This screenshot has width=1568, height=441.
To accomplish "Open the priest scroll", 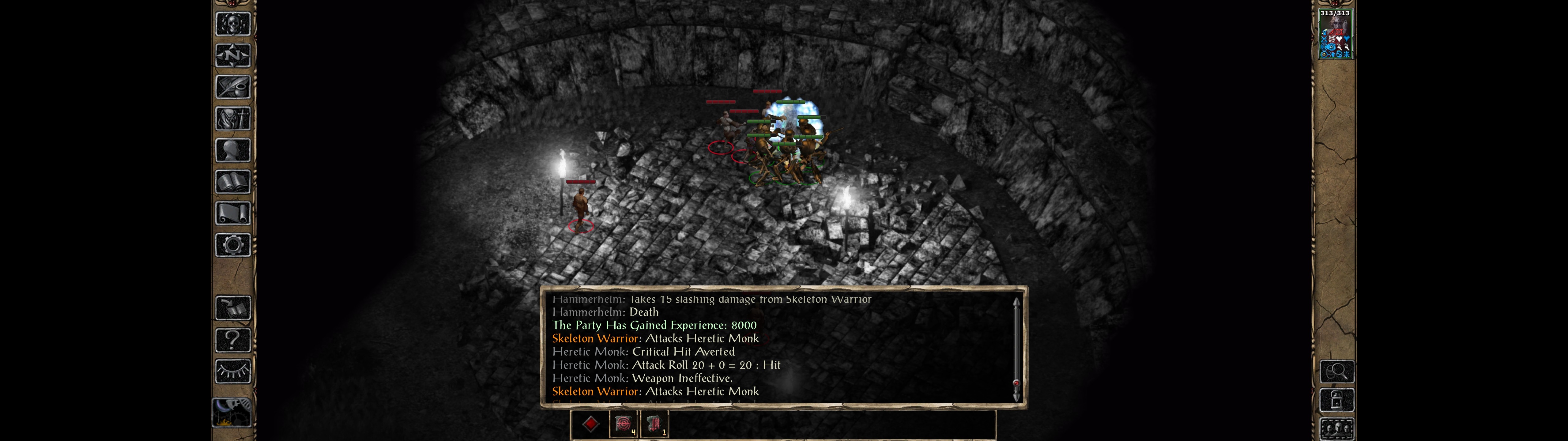I will [232, 214].
